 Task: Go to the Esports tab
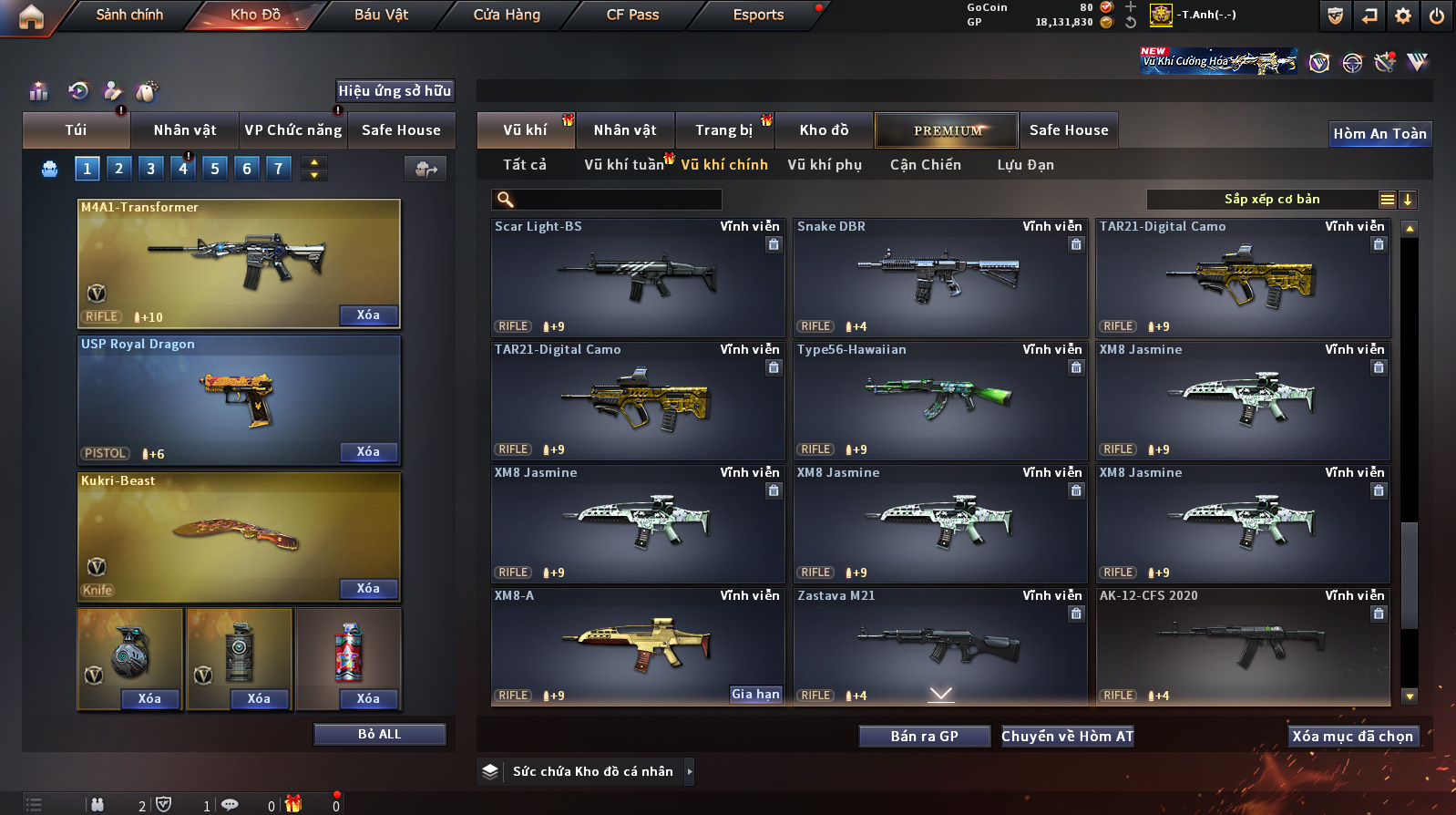click(758, 15)
